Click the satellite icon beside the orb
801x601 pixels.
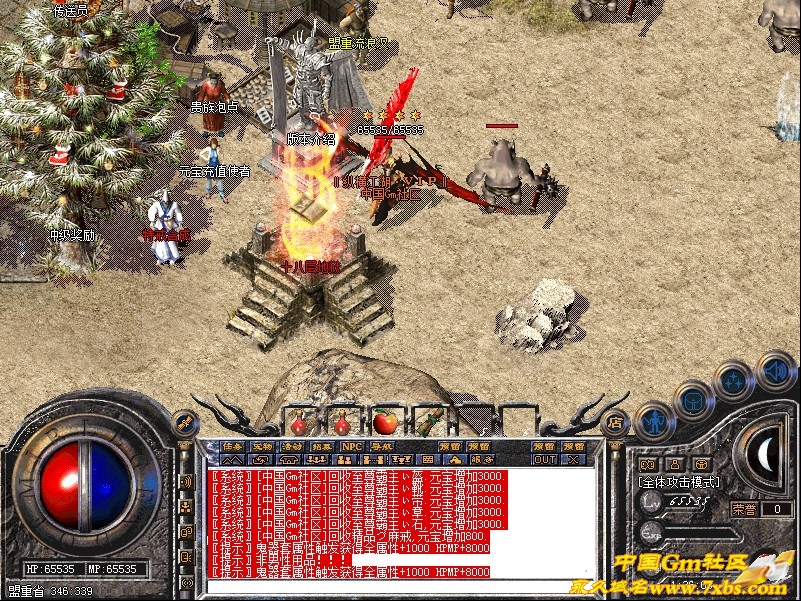click(184, 424)
